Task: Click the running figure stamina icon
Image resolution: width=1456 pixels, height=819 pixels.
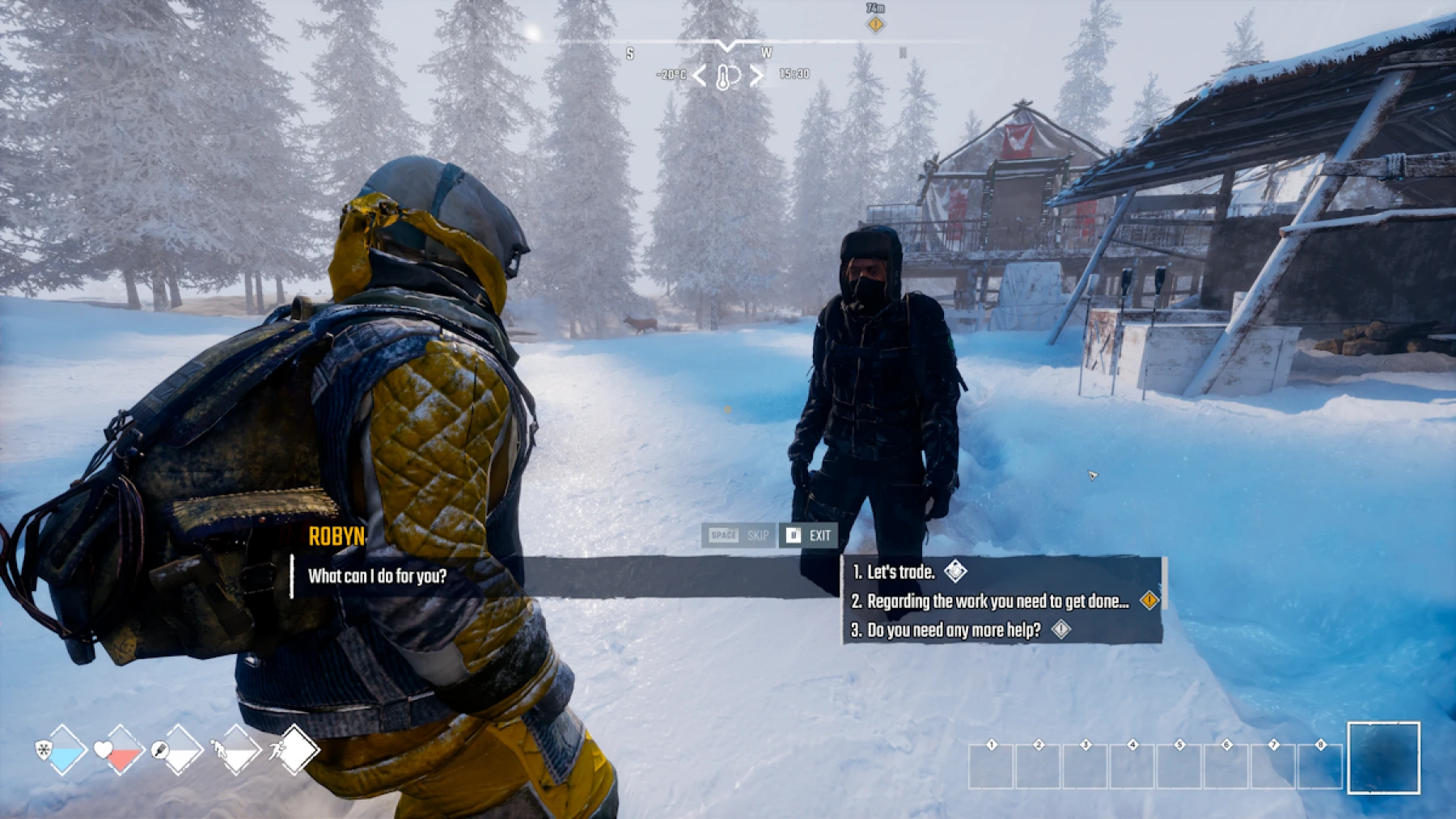Action: 278,751
